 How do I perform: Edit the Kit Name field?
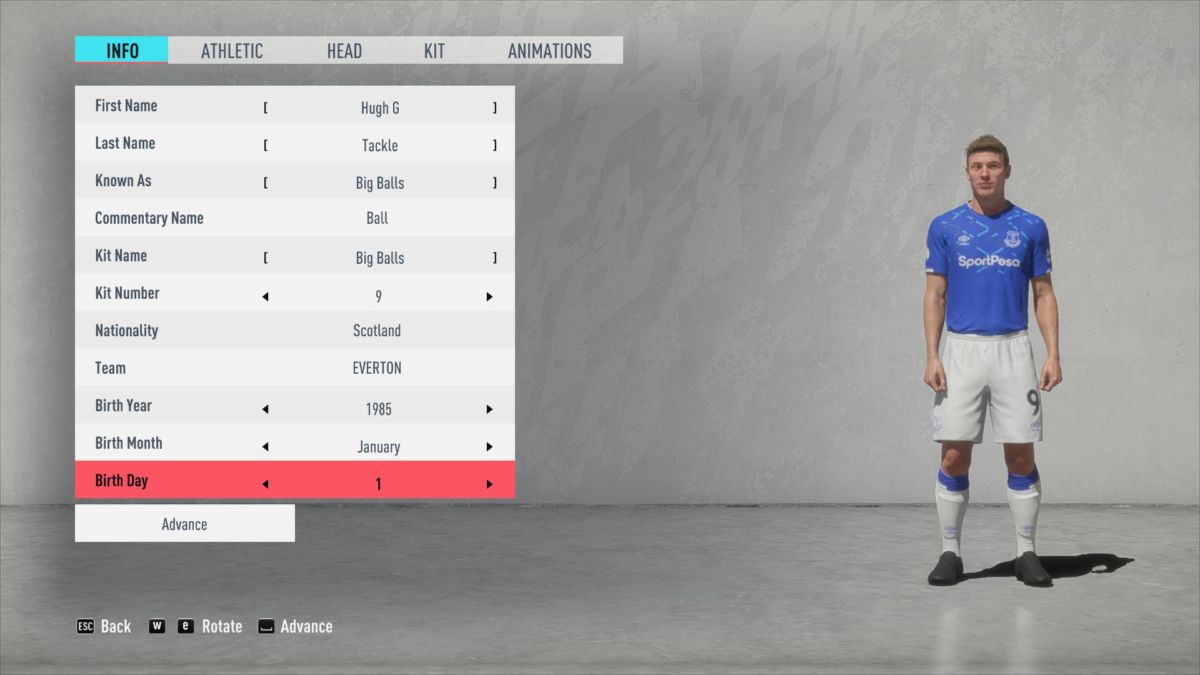click(x=379, y=258)
